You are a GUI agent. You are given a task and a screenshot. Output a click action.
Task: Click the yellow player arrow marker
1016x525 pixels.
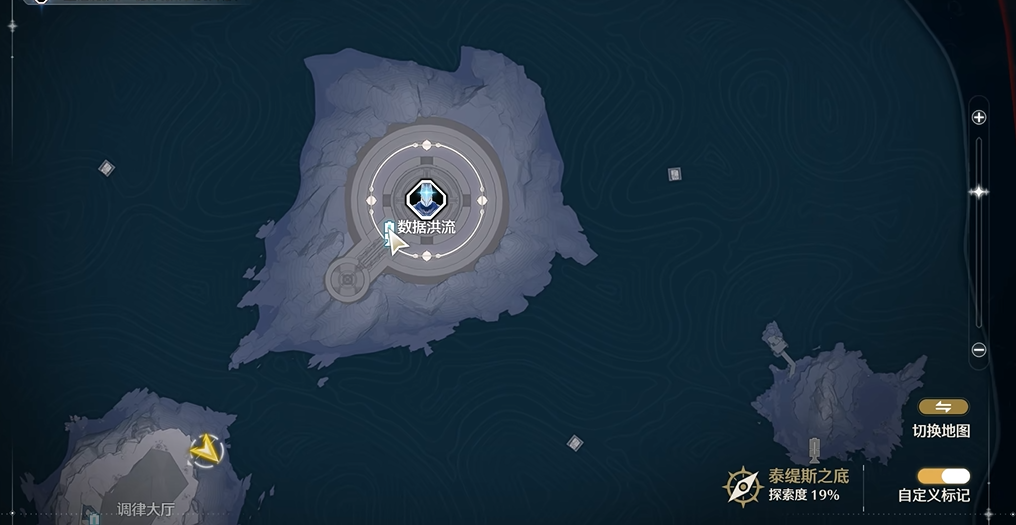coord(206,450)
